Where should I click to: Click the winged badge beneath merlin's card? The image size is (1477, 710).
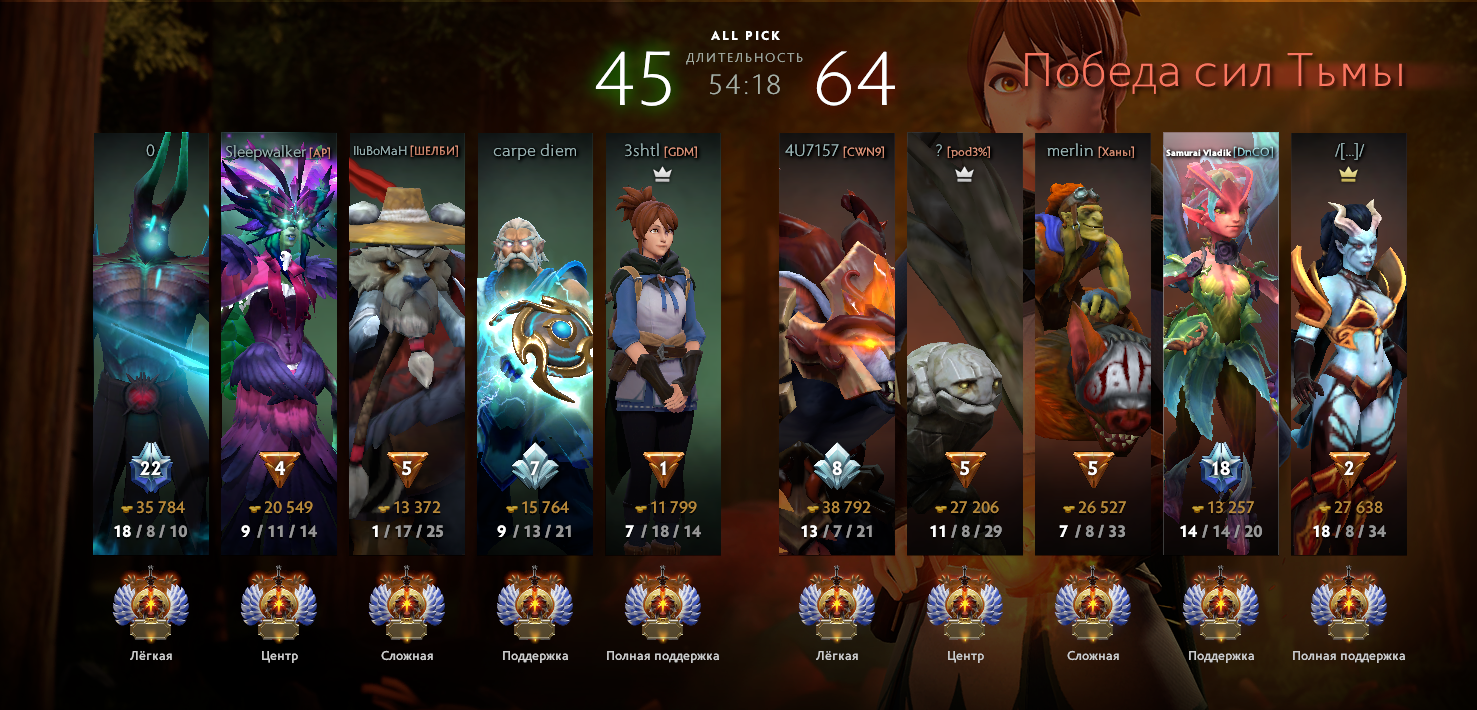1093,604
